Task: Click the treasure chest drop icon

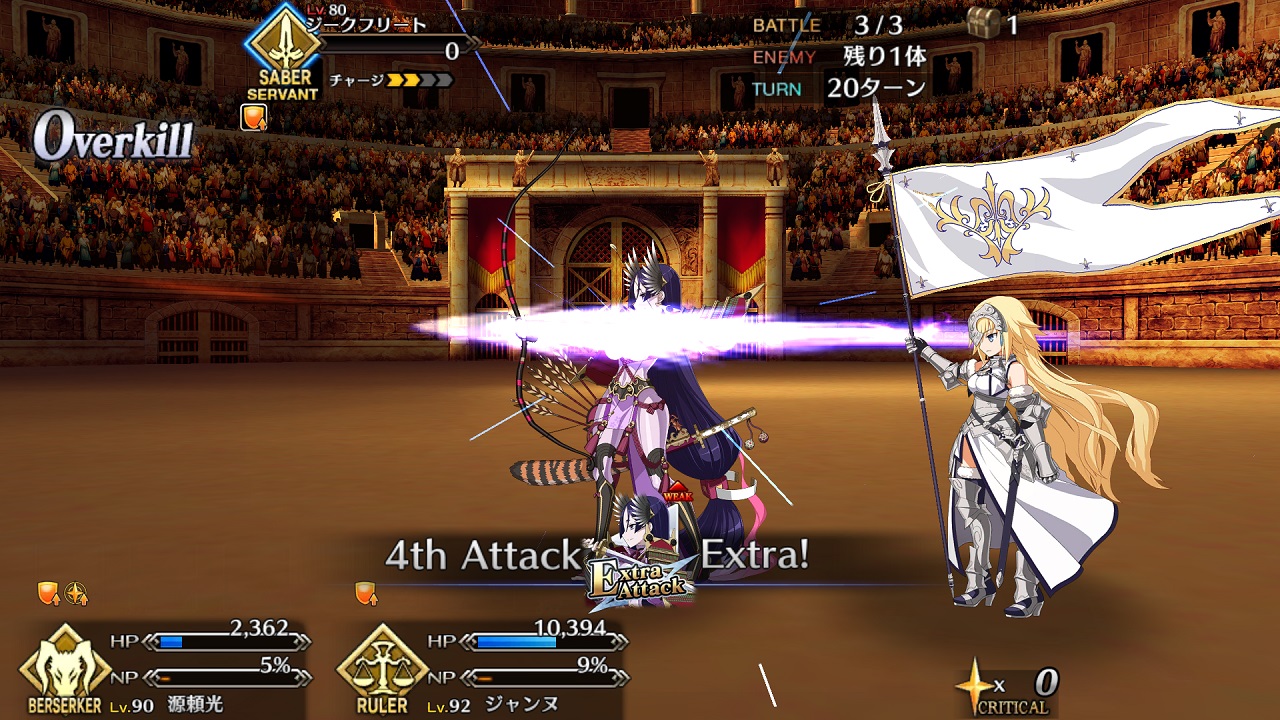Action: click(x=984, y=23)
